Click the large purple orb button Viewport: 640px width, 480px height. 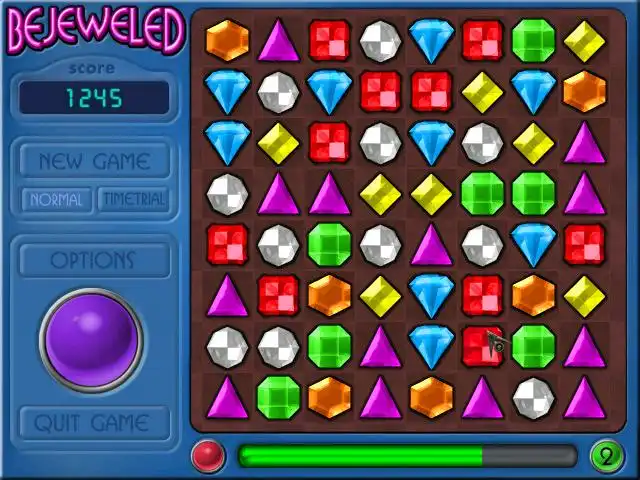point(91,340)
